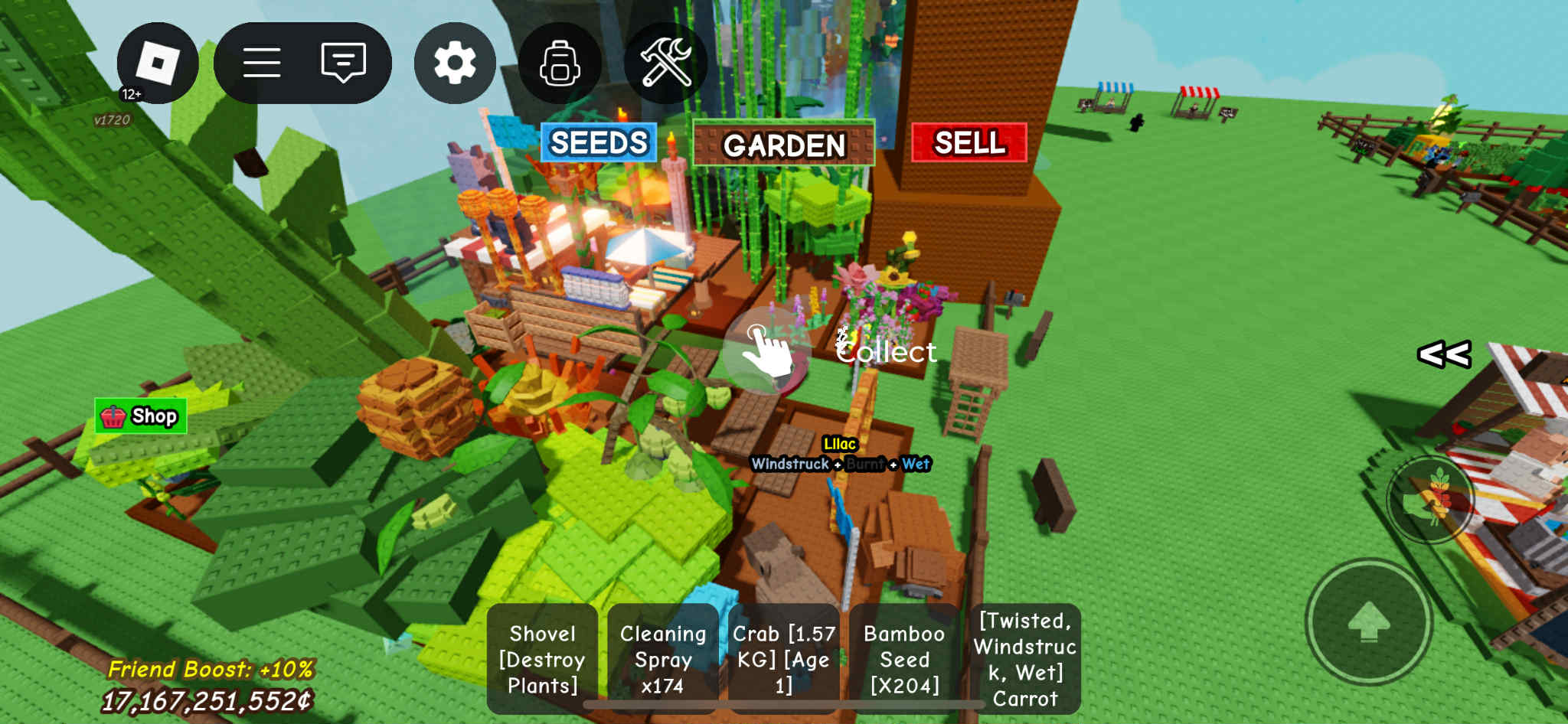This screenshot has height=724, width=1568.
Task: Expand the double-arrow side panel
Action: click(1444, 354)
